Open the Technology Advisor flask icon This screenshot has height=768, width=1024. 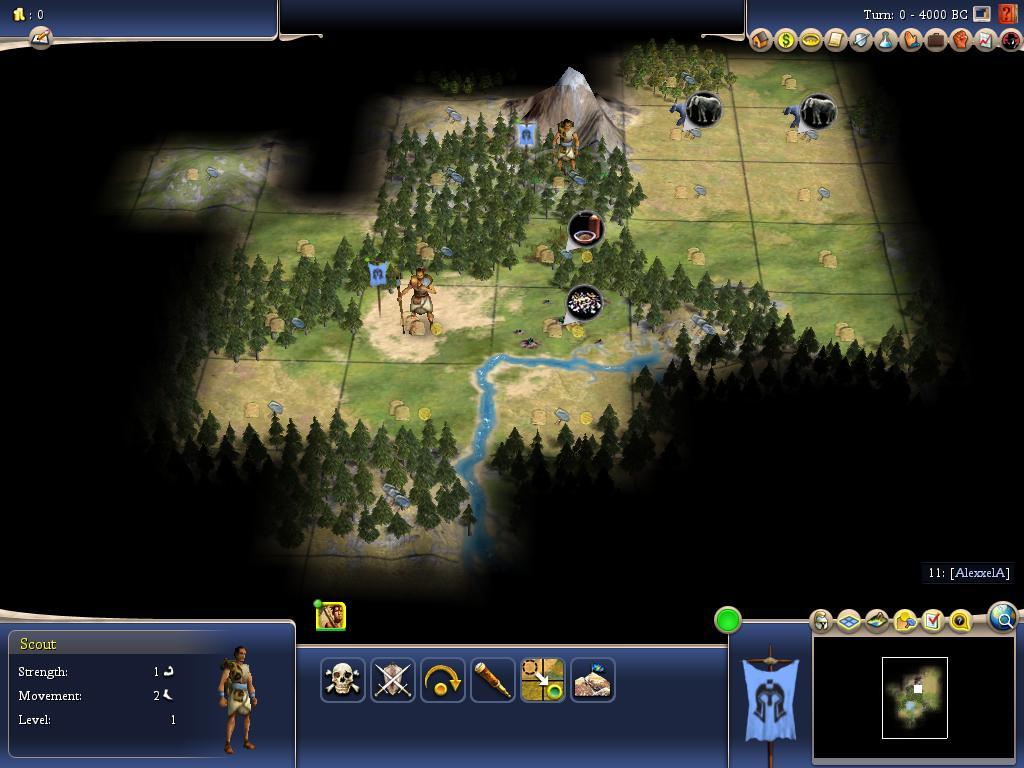click(885, 40)
